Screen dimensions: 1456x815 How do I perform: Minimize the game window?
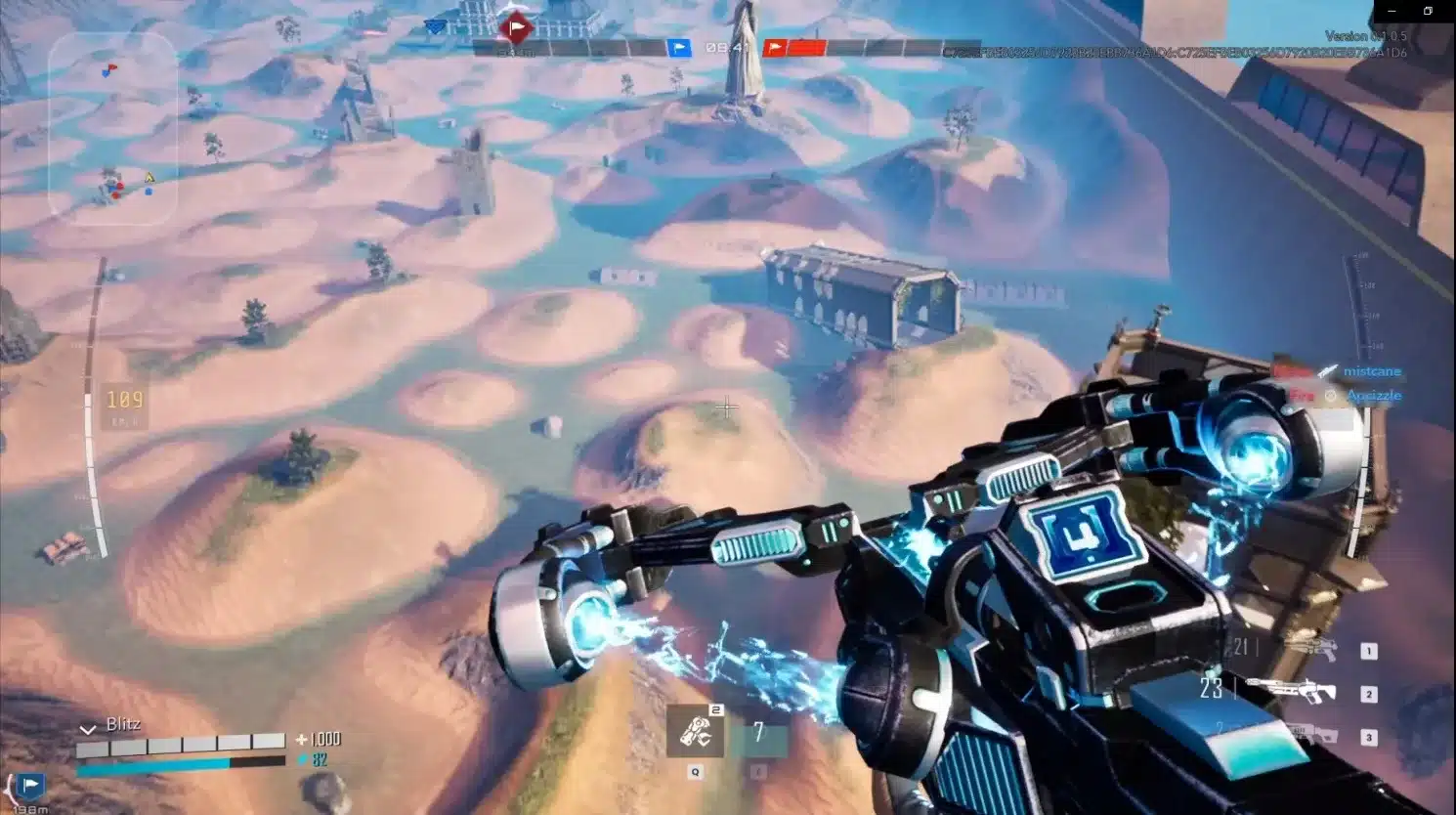(1392, 12)
